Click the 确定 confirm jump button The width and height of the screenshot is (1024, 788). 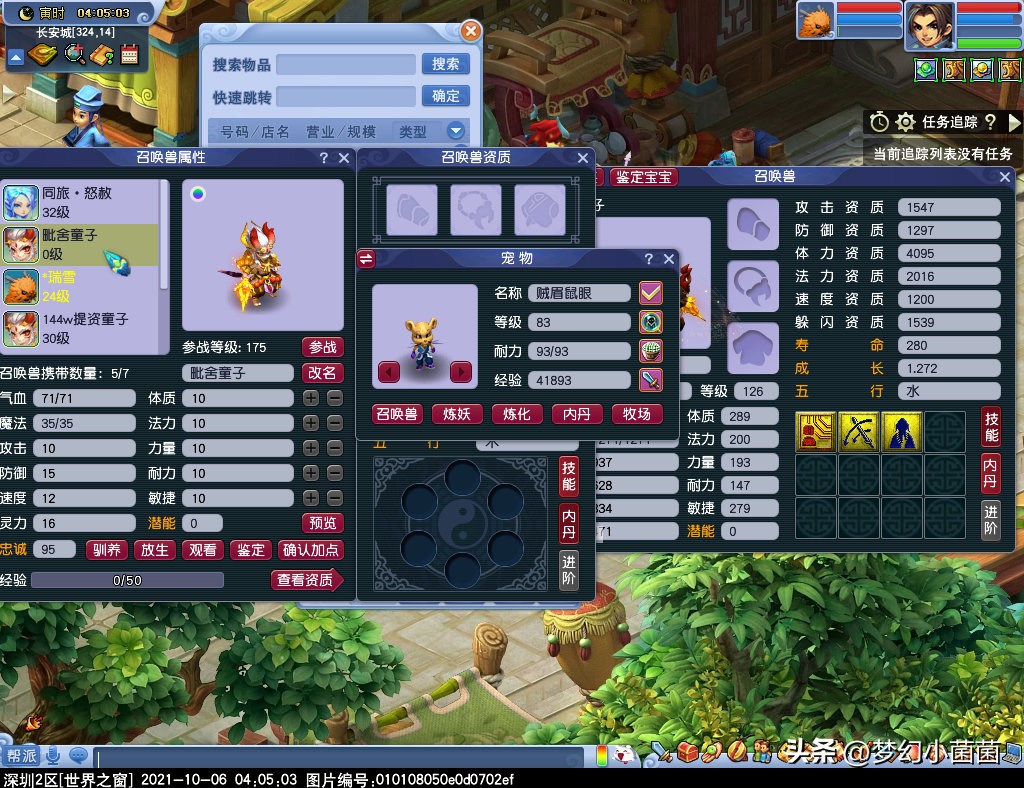coord(446,96)
